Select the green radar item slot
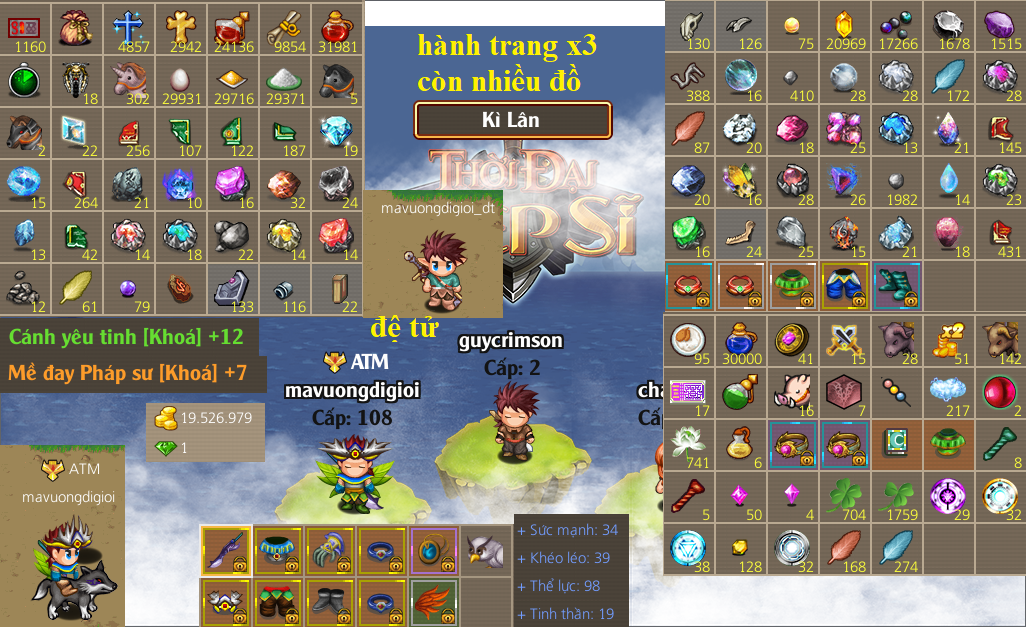 (25, 79)
